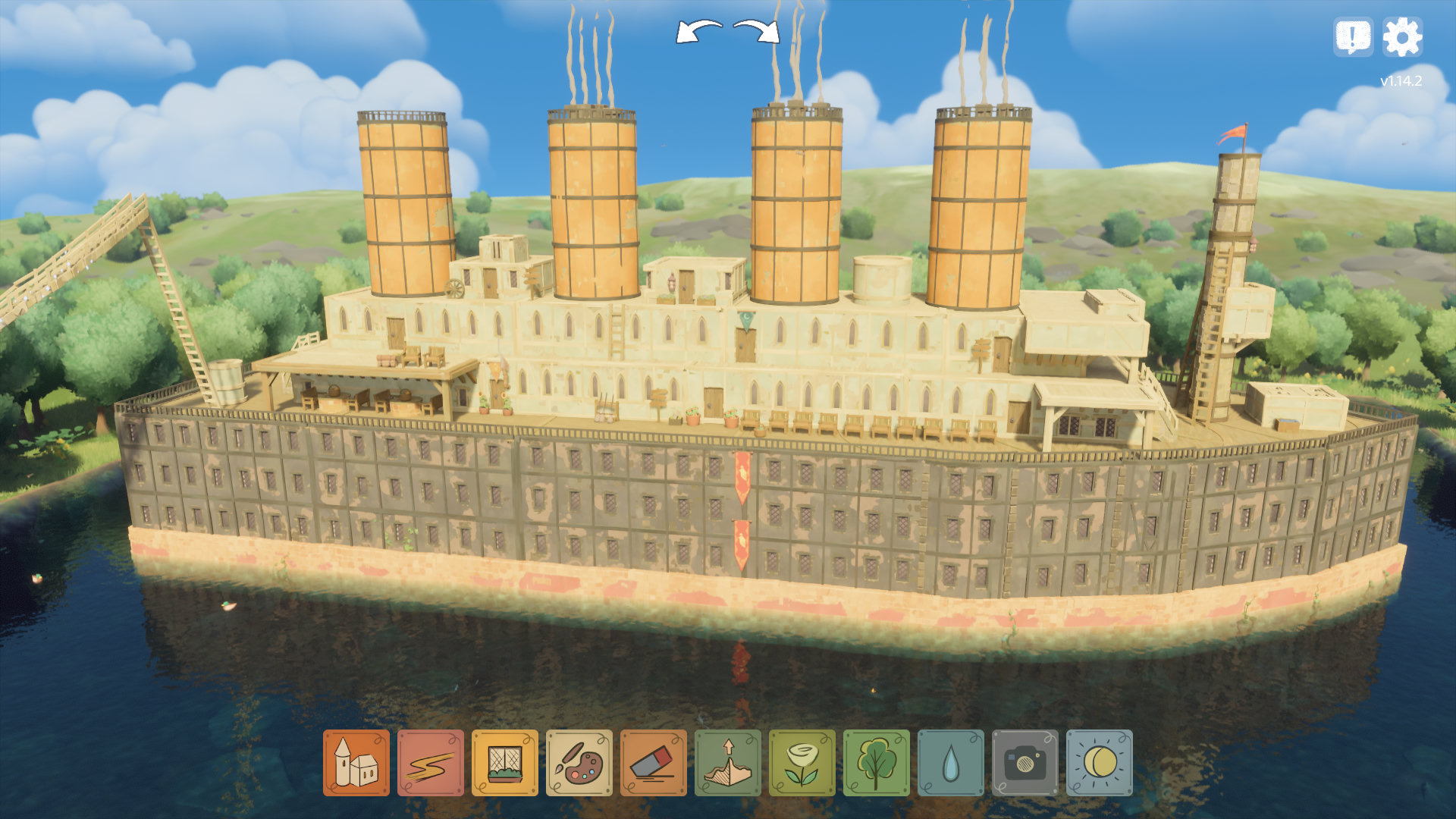The width and height of the screenshot is (1456, 819).
Task: Activate the eraser tool
Action: point(654,763)
